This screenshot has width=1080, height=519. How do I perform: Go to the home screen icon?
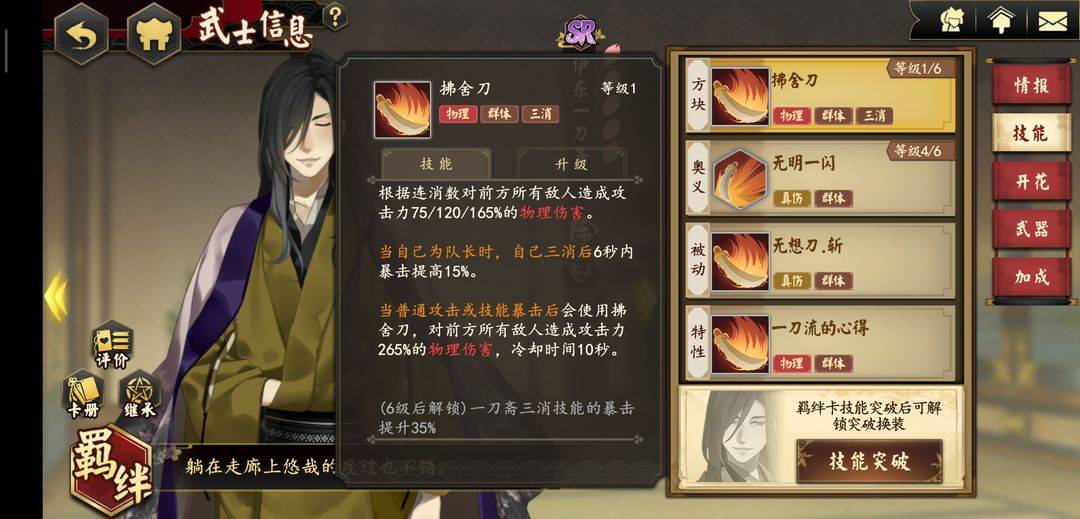[1000, 20]
